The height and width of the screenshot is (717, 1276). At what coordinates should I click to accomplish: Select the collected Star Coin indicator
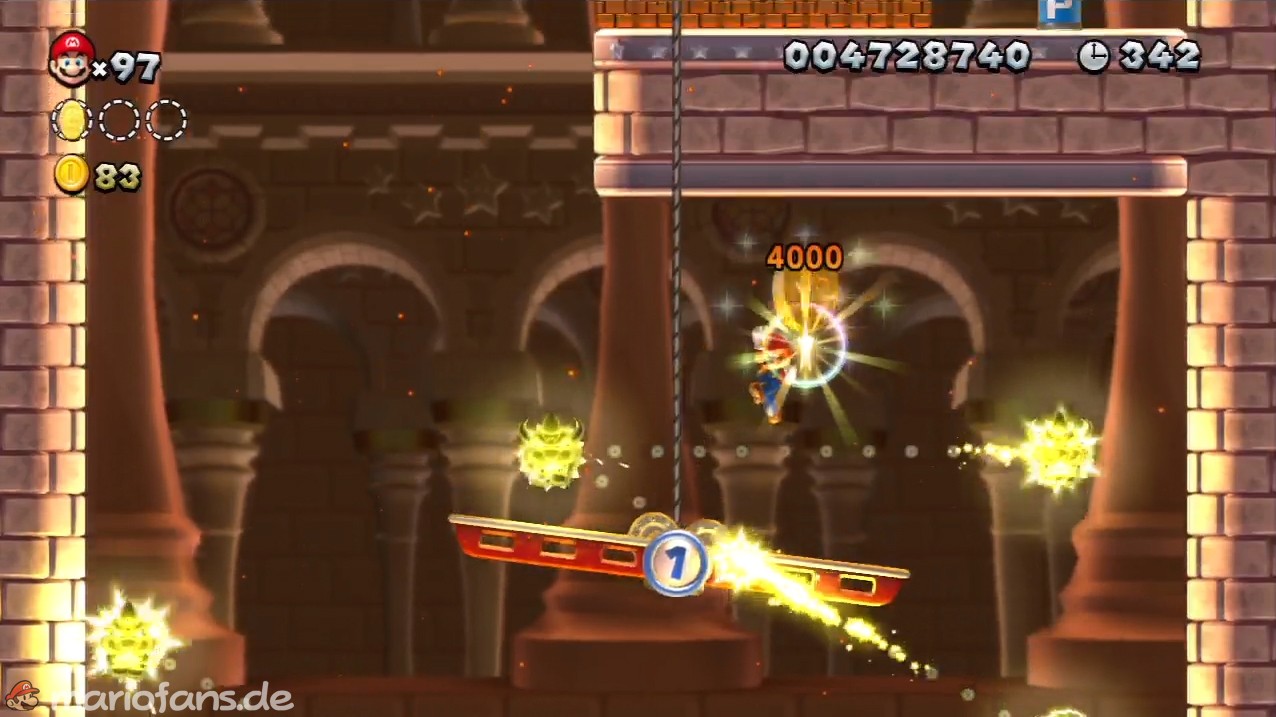pyautogui.click(x=71, y=121)
